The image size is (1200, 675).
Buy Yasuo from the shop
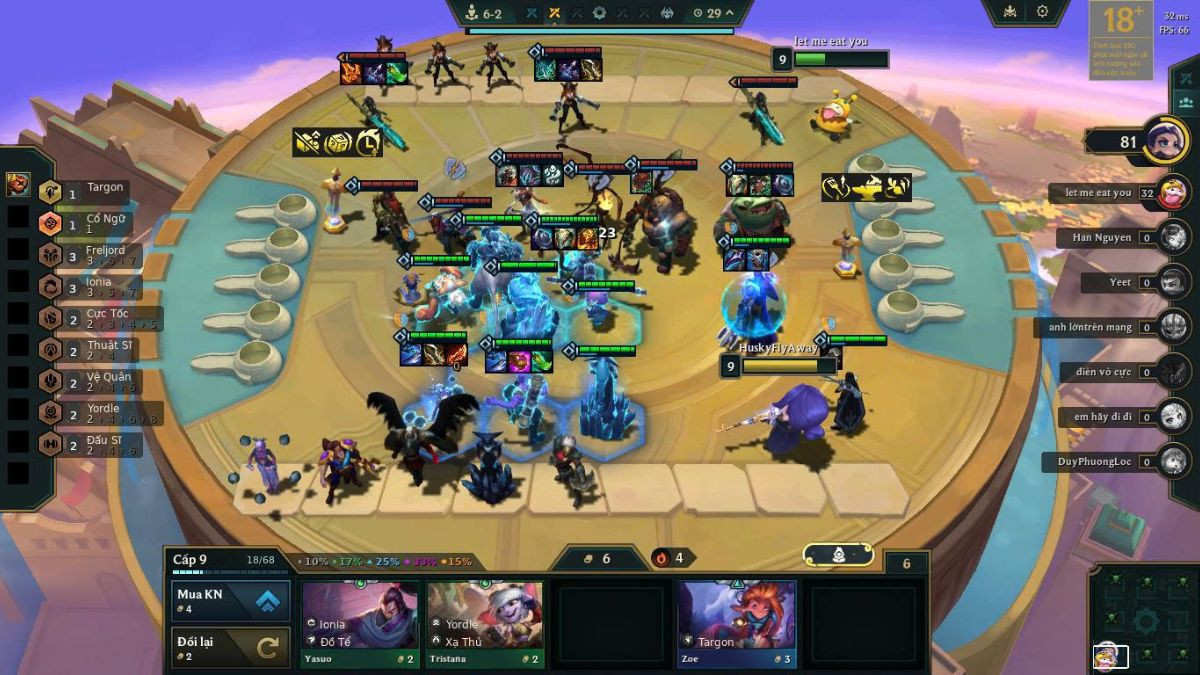tap(360, 624)
